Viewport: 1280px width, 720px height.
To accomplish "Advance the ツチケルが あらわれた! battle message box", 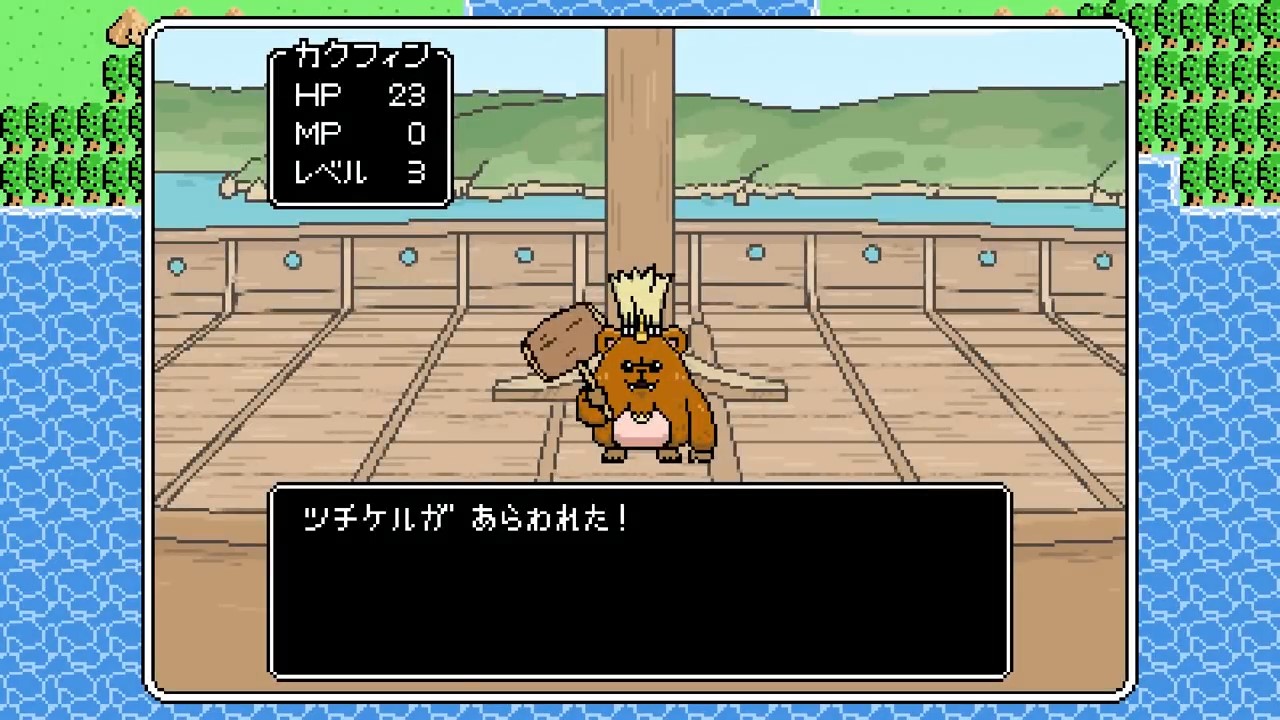I will (640, 582).
